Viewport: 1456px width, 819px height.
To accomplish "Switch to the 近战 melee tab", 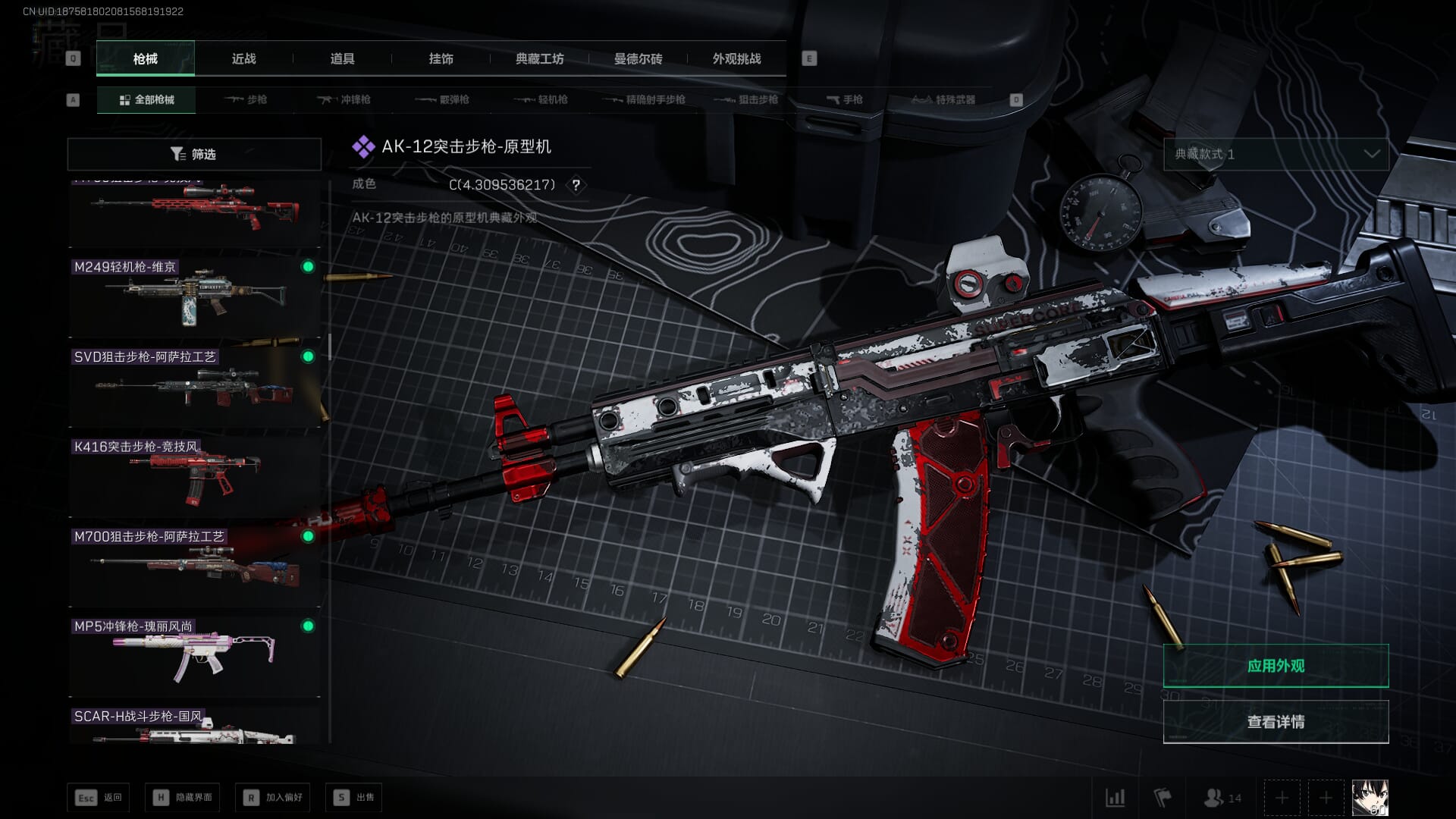I will tap(243, 58).
